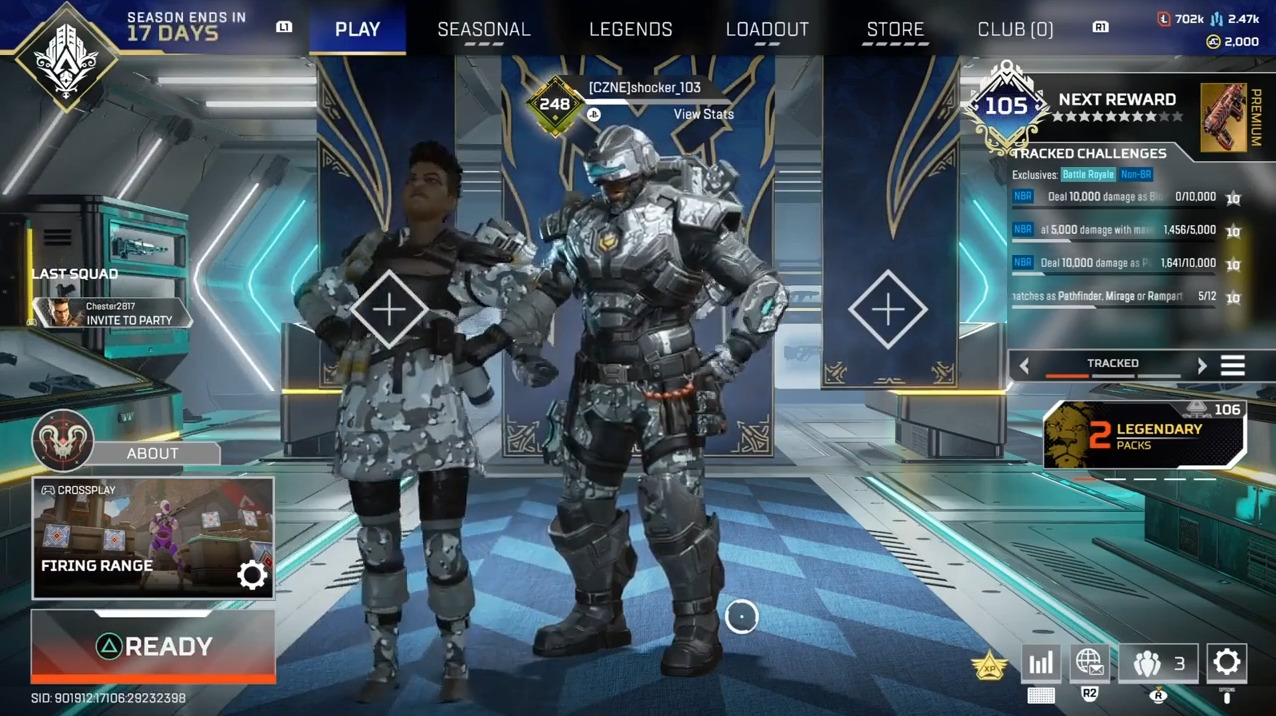This screenshot has width=1276, height=716.
Task: Open the globe mail inbox icon
Action: coord(1089,662)
